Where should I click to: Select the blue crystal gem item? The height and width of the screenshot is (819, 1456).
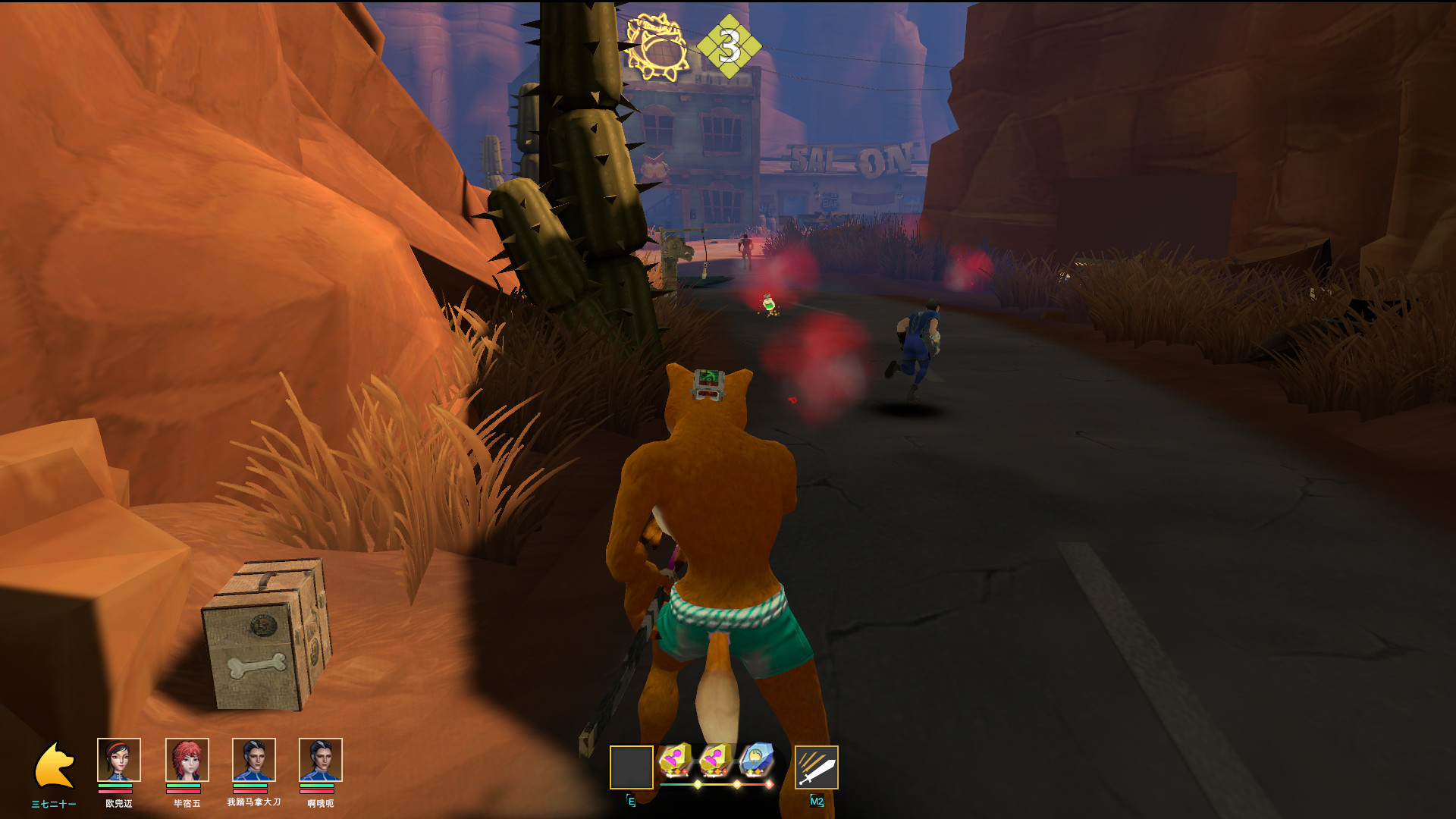click(756, 760)
